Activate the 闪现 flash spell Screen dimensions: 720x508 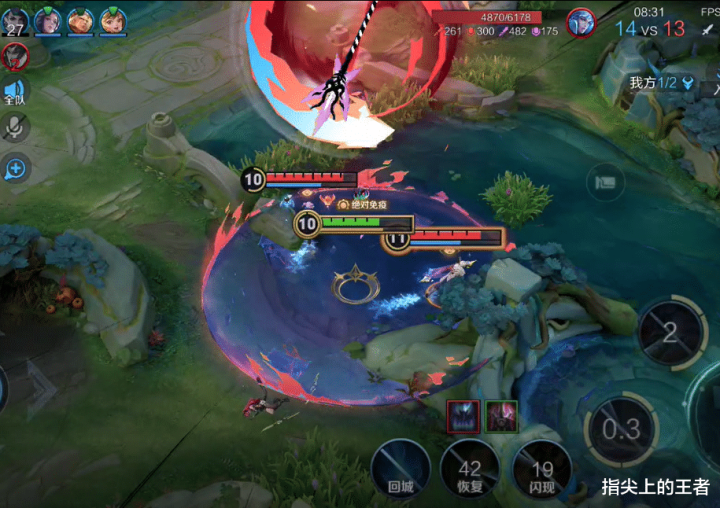pos(542,468)
